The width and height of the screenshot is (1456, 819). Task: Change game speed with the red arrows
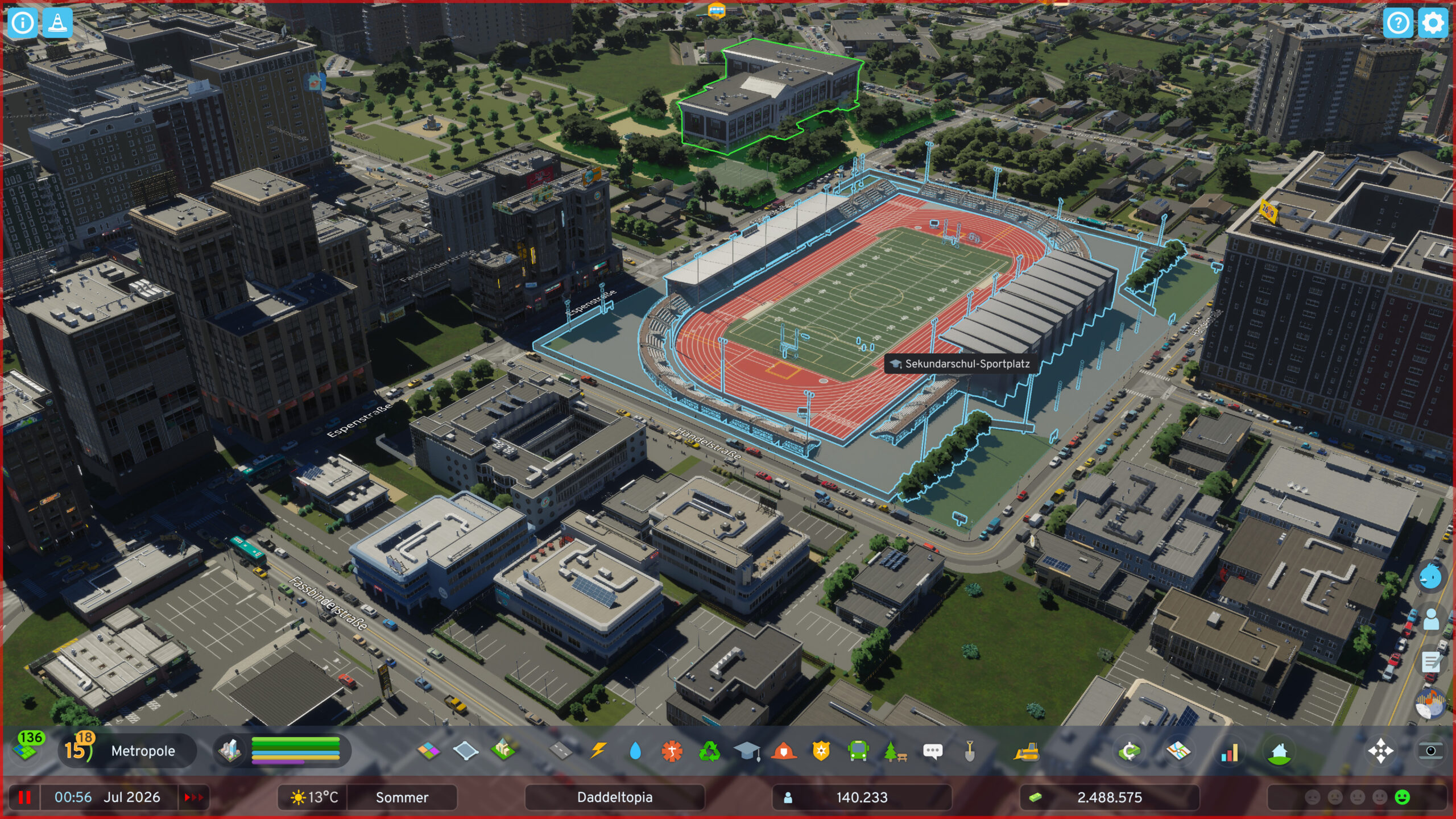point(193,797)
